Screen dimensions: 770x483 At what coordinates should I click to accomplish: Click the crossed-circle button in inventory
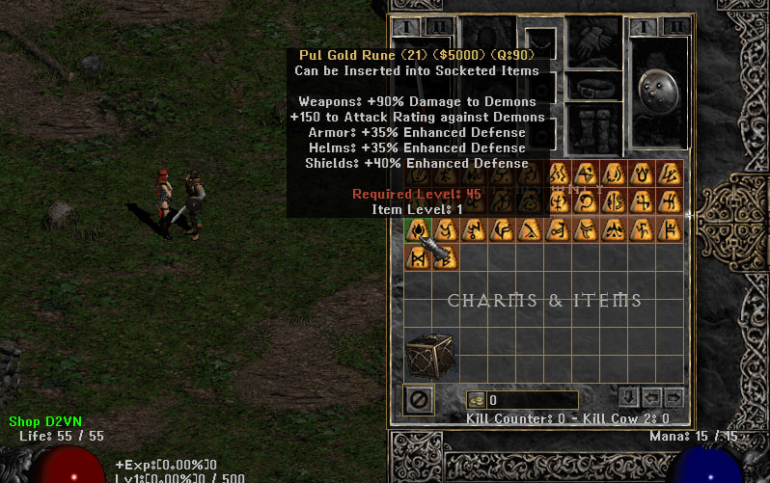[x=418, y=400]
